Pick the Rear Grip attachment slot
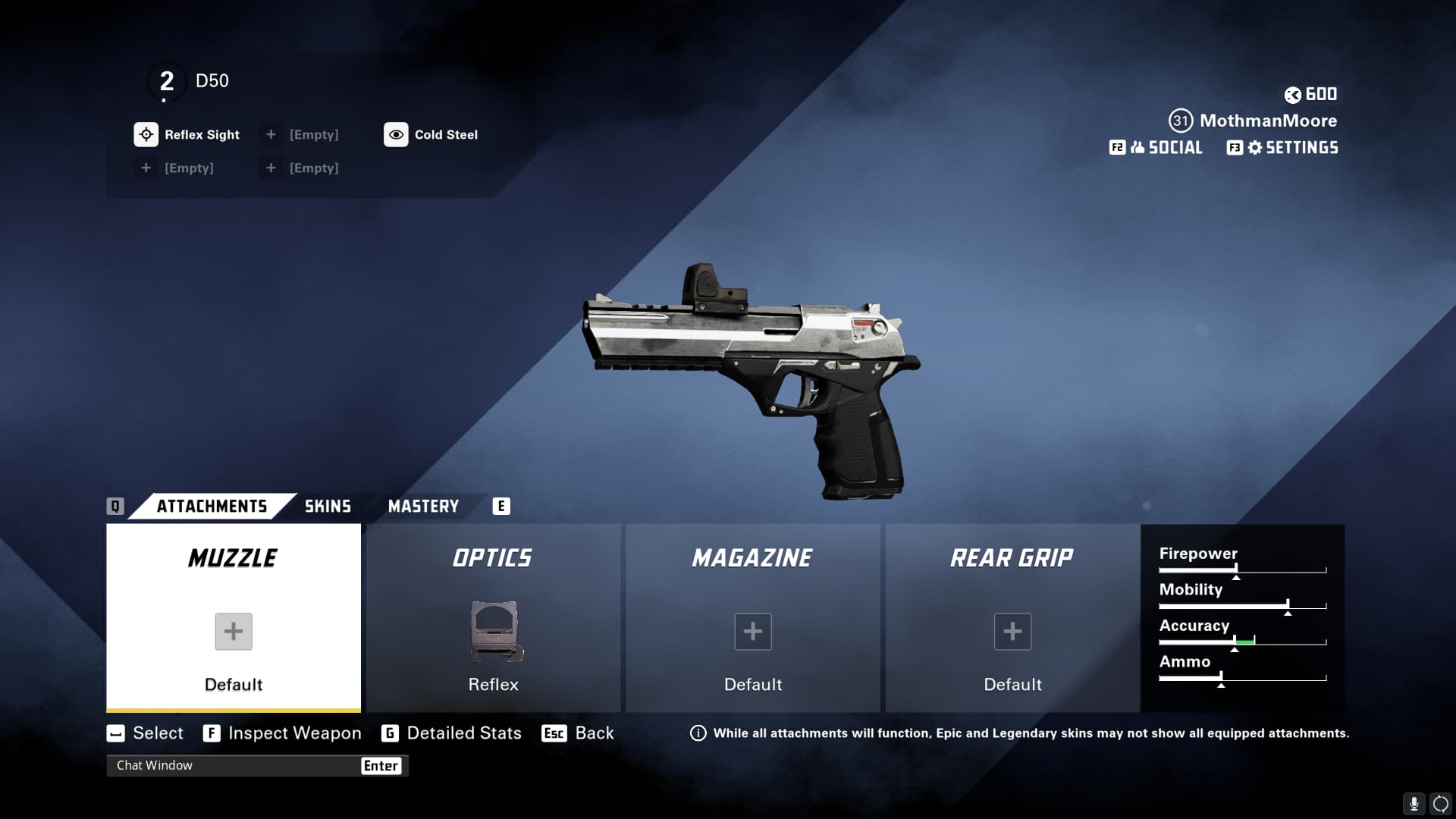Image resolution: width=1456 pixels, height=819 pixels. pyautogui.click(x=1012, y=618)
